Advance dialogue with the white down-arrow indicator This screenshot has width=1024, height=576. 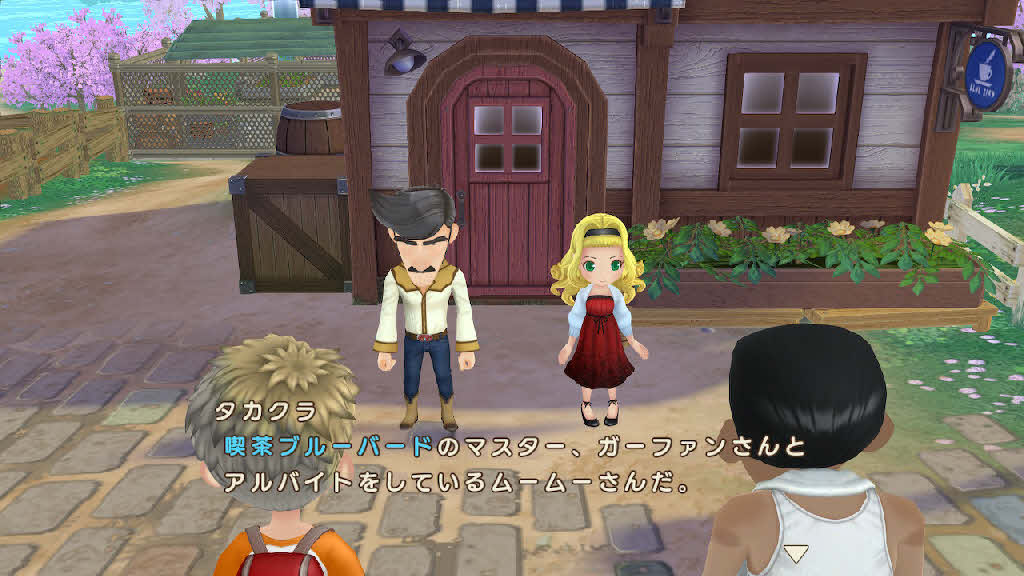(795, 552)
